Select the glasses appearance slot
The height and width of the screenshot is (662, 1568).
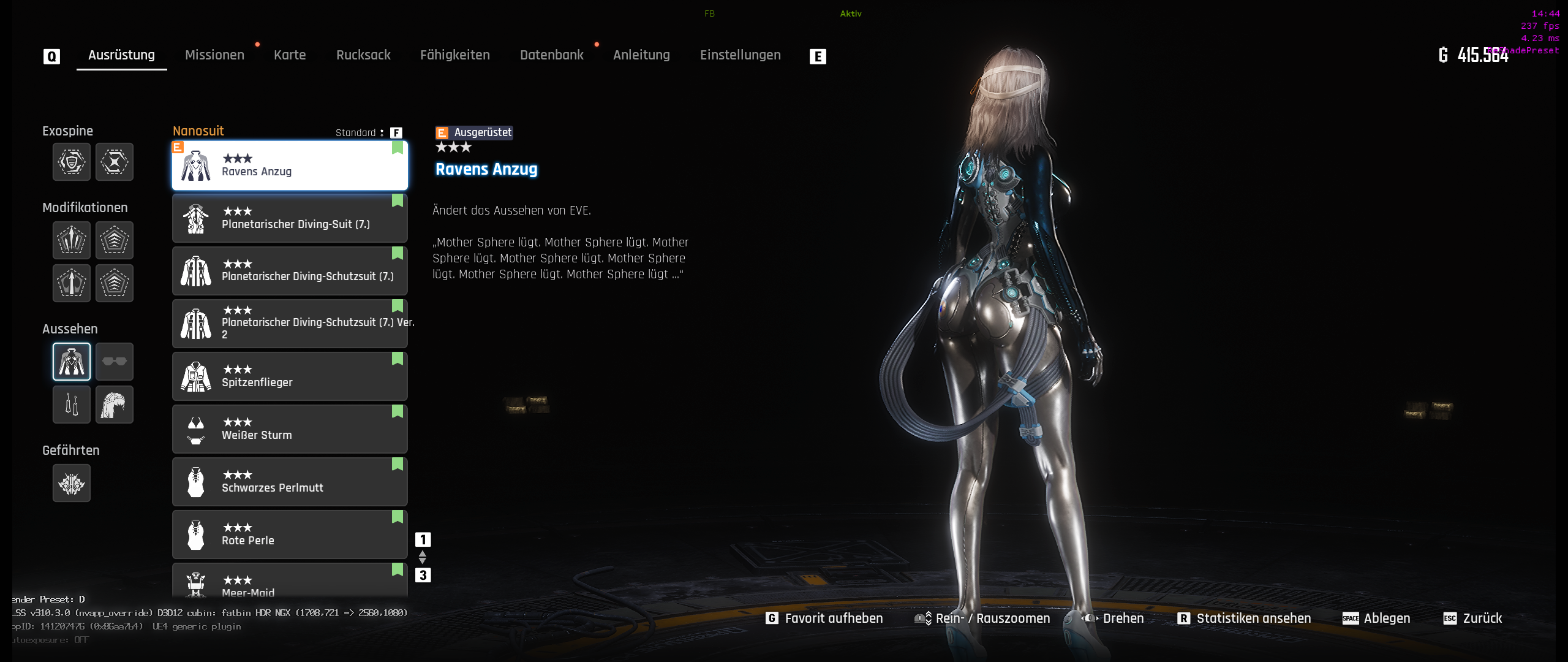click(x=115, y=362)
